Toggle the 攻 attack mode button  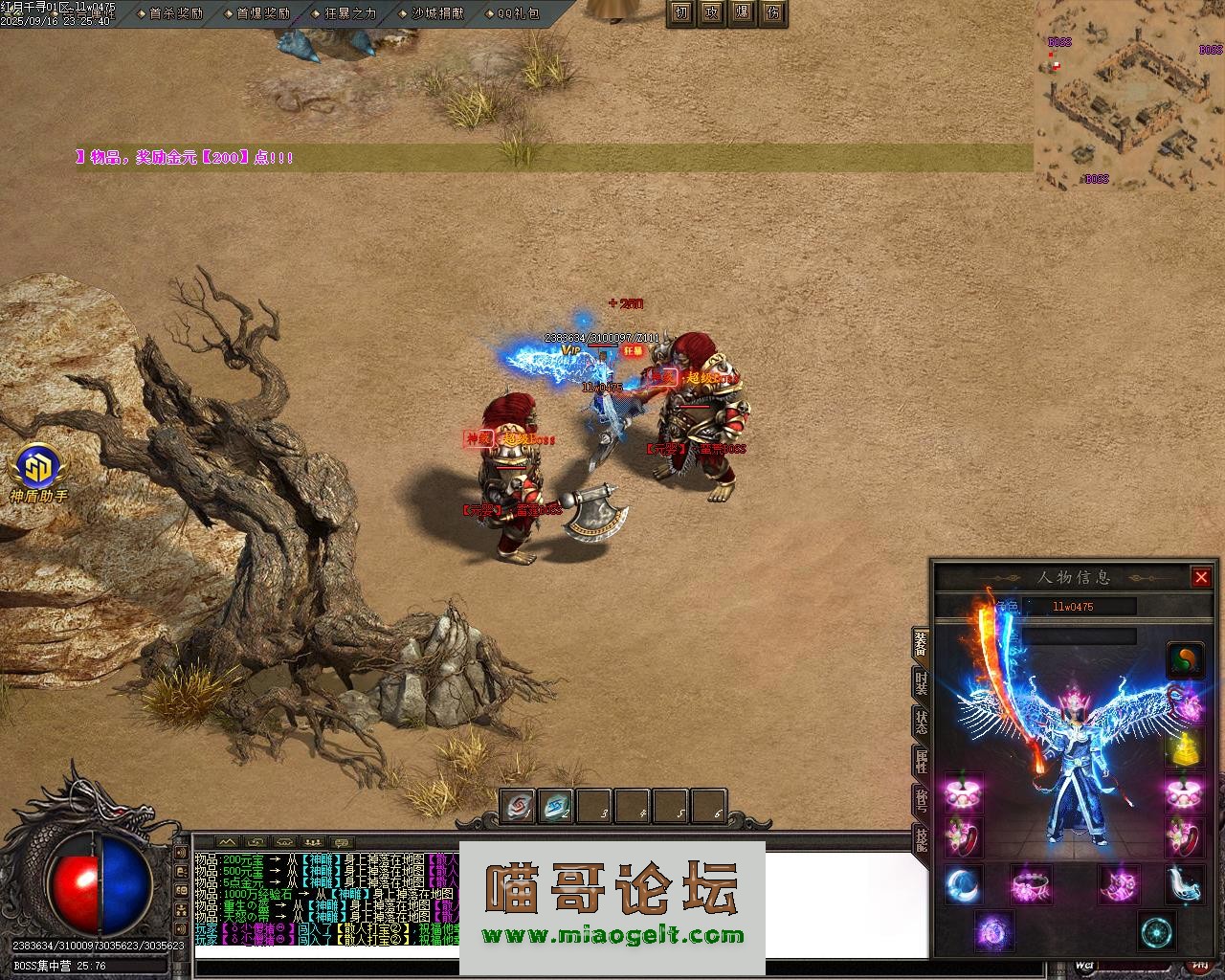(712, 12)
